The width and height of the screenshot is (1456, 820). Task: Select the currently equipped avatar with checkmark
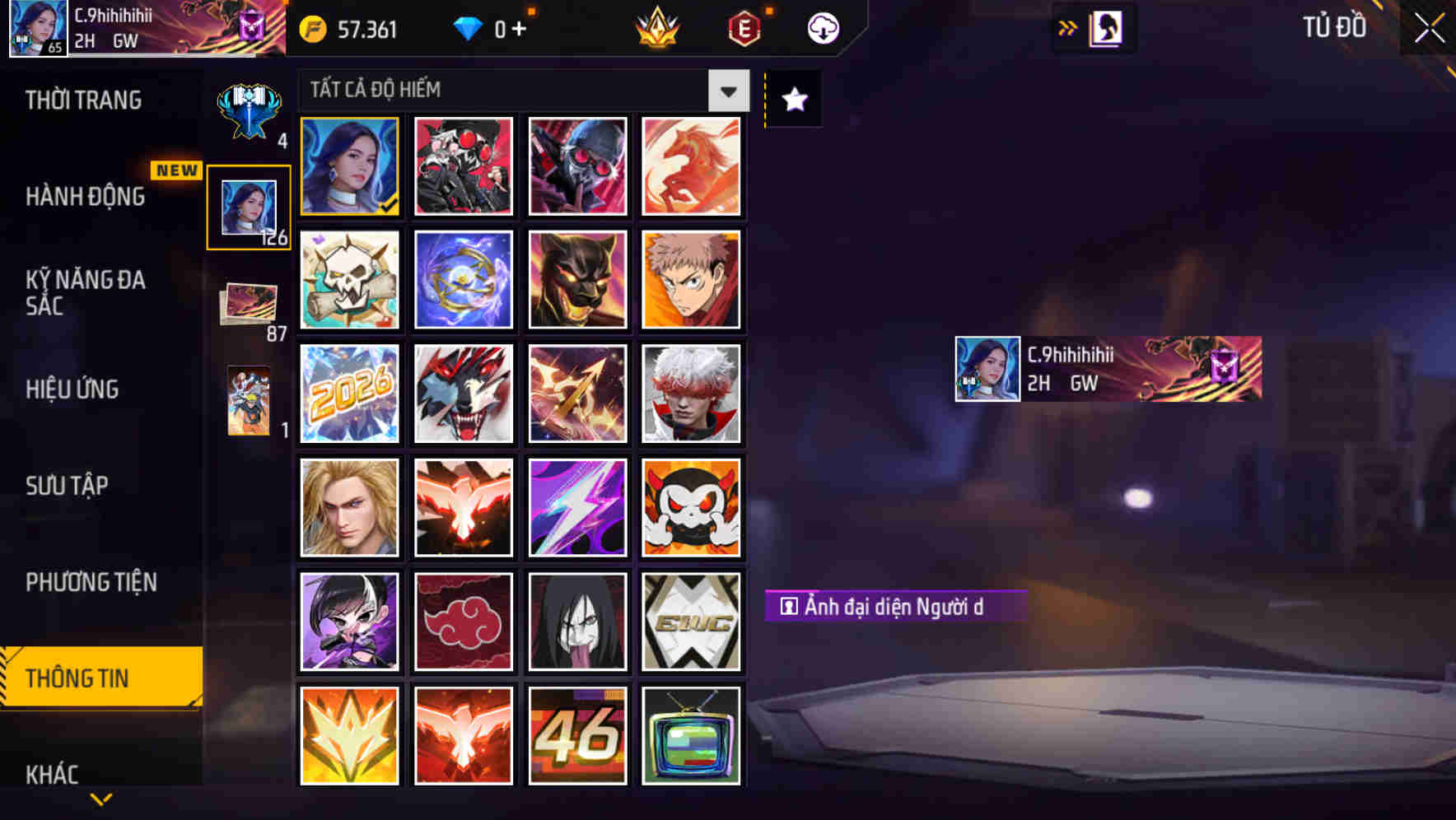click(x=349, y=165)
